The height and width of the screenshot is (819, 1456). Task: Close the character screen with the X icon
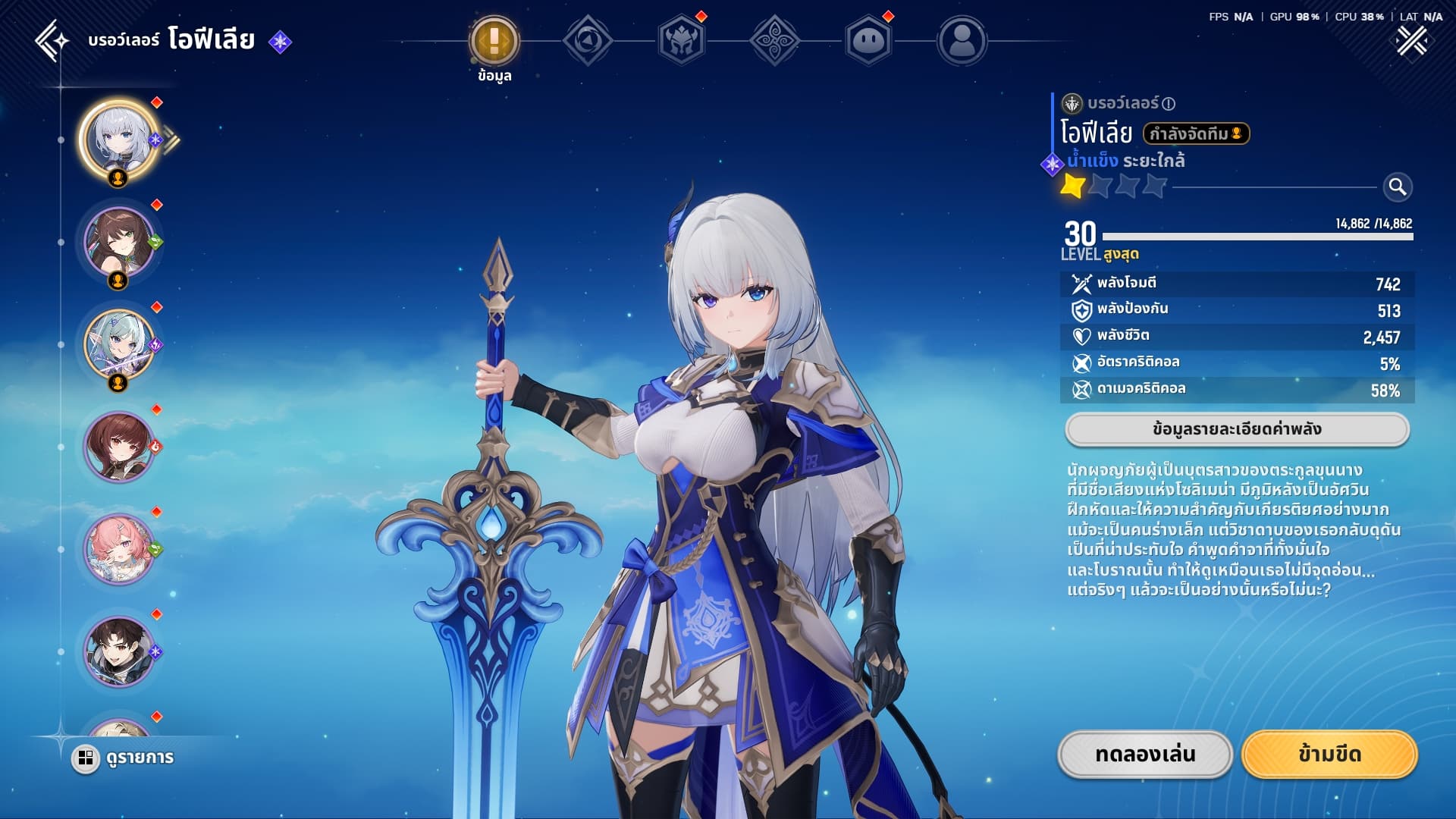[1411, 41]
